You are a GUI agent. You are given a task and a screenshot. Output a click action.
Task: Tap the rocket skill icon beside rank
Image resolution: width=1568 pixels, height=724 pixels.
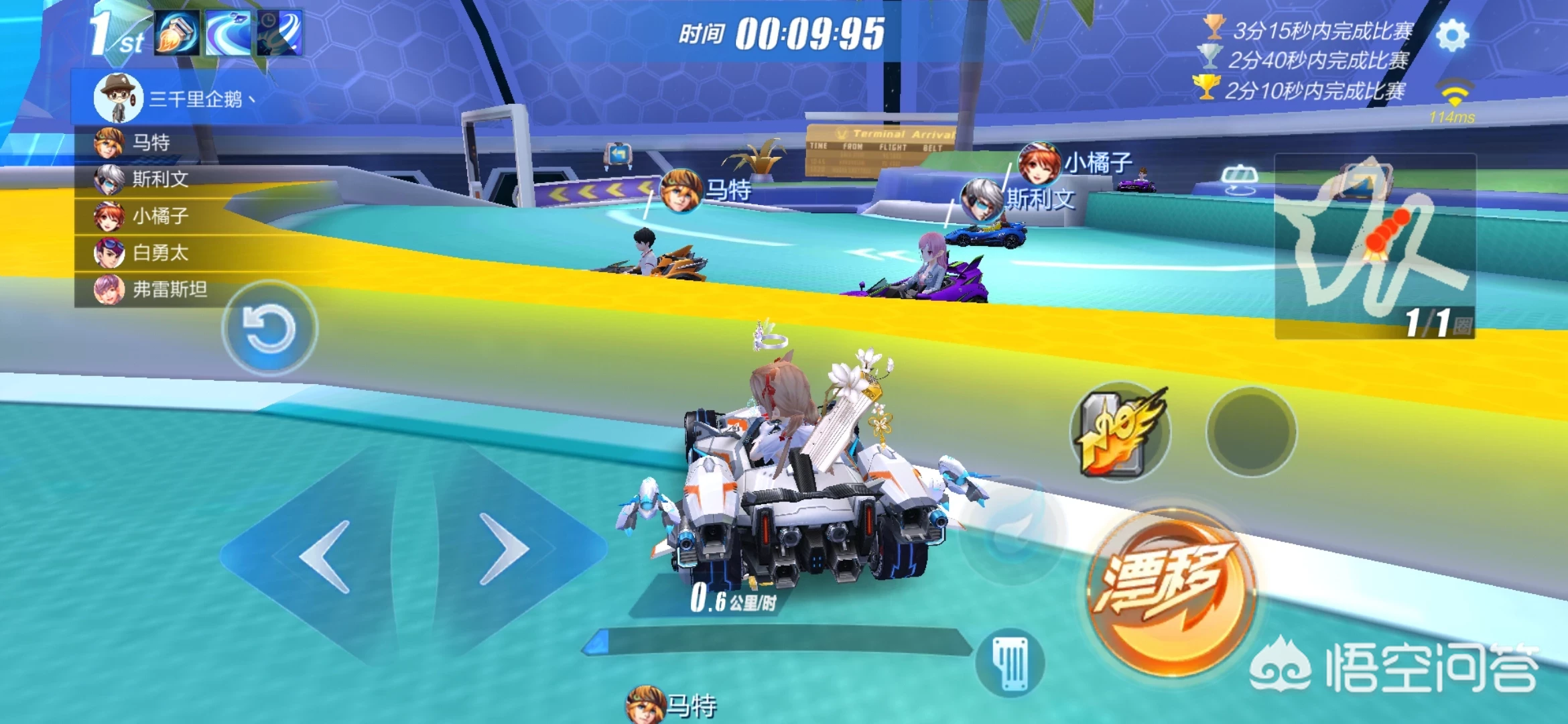click(177, 33)
